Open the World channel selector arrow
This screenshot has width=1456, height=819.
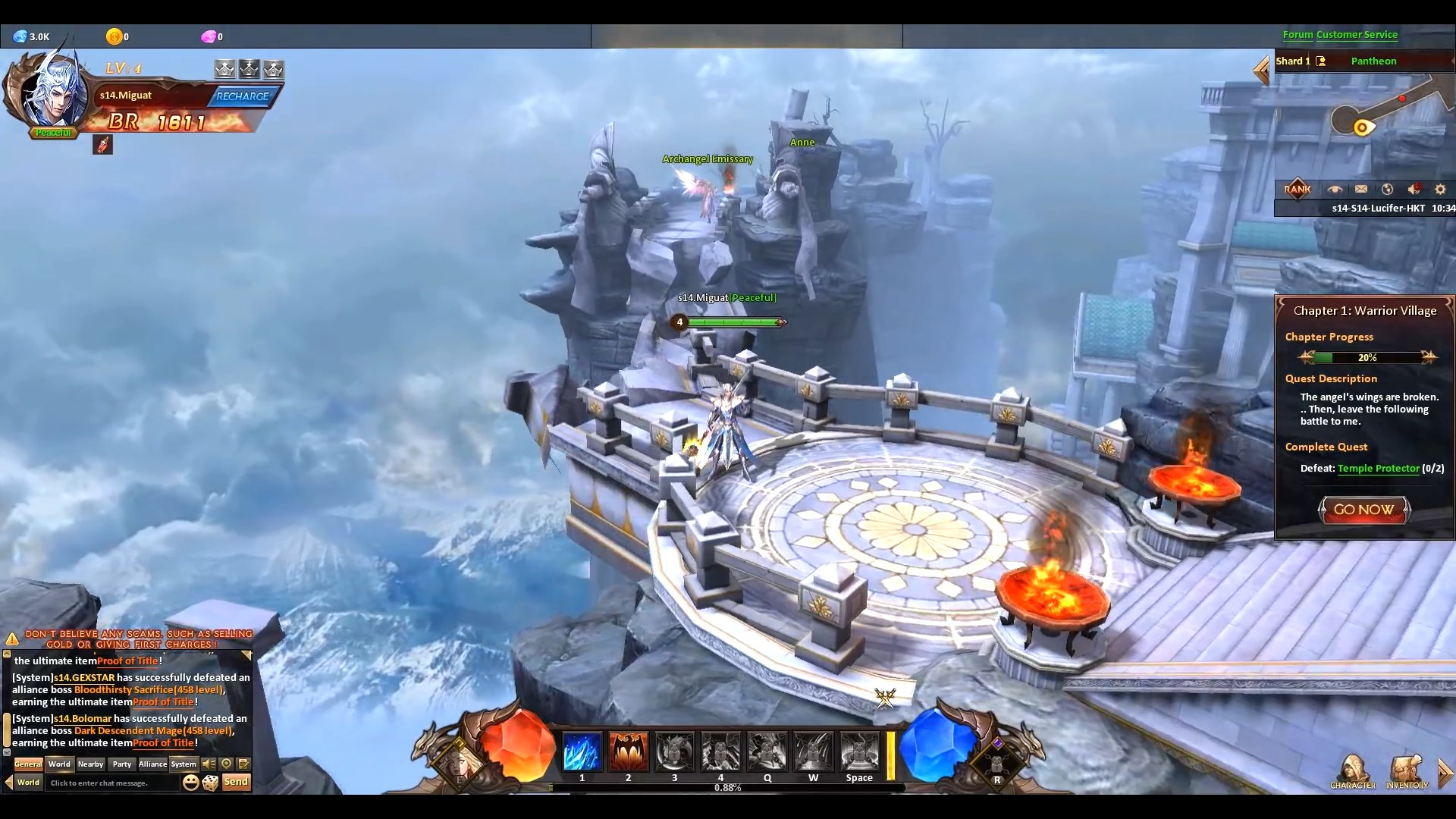8,782
